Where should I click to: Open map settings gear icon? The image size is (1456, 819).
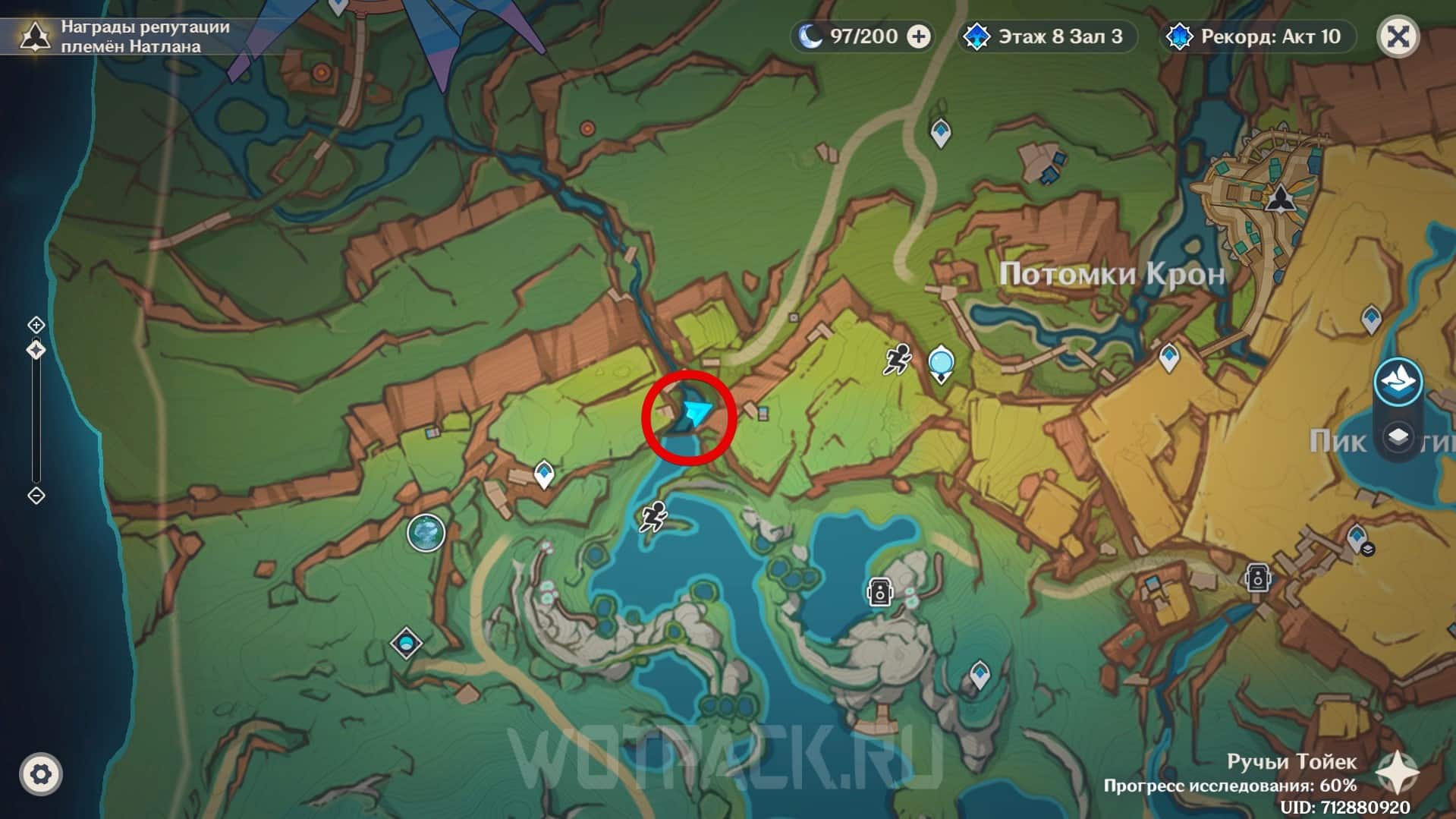41,774
